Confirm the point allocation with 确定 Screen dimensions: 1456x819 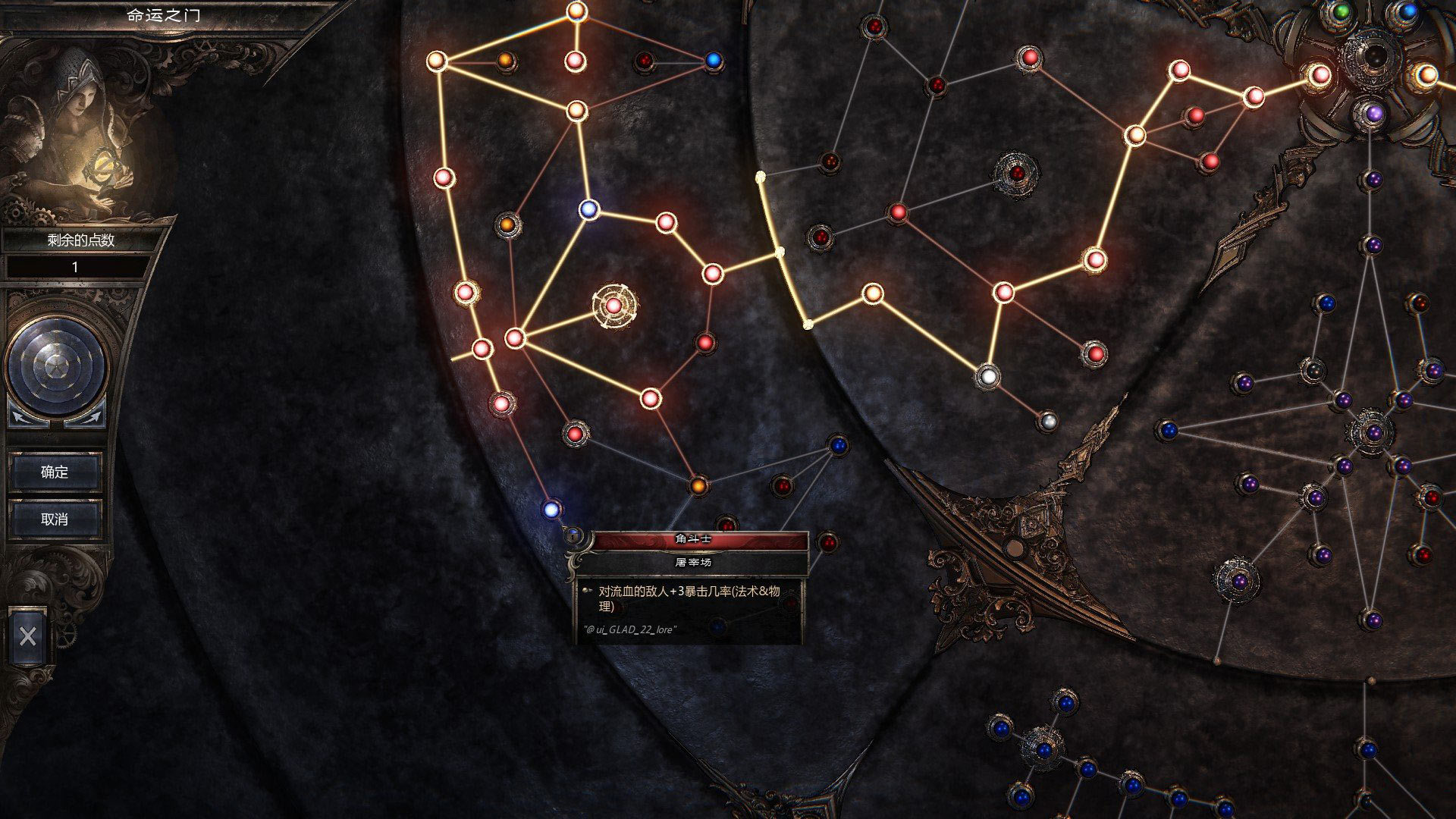(x=55, y=472)
